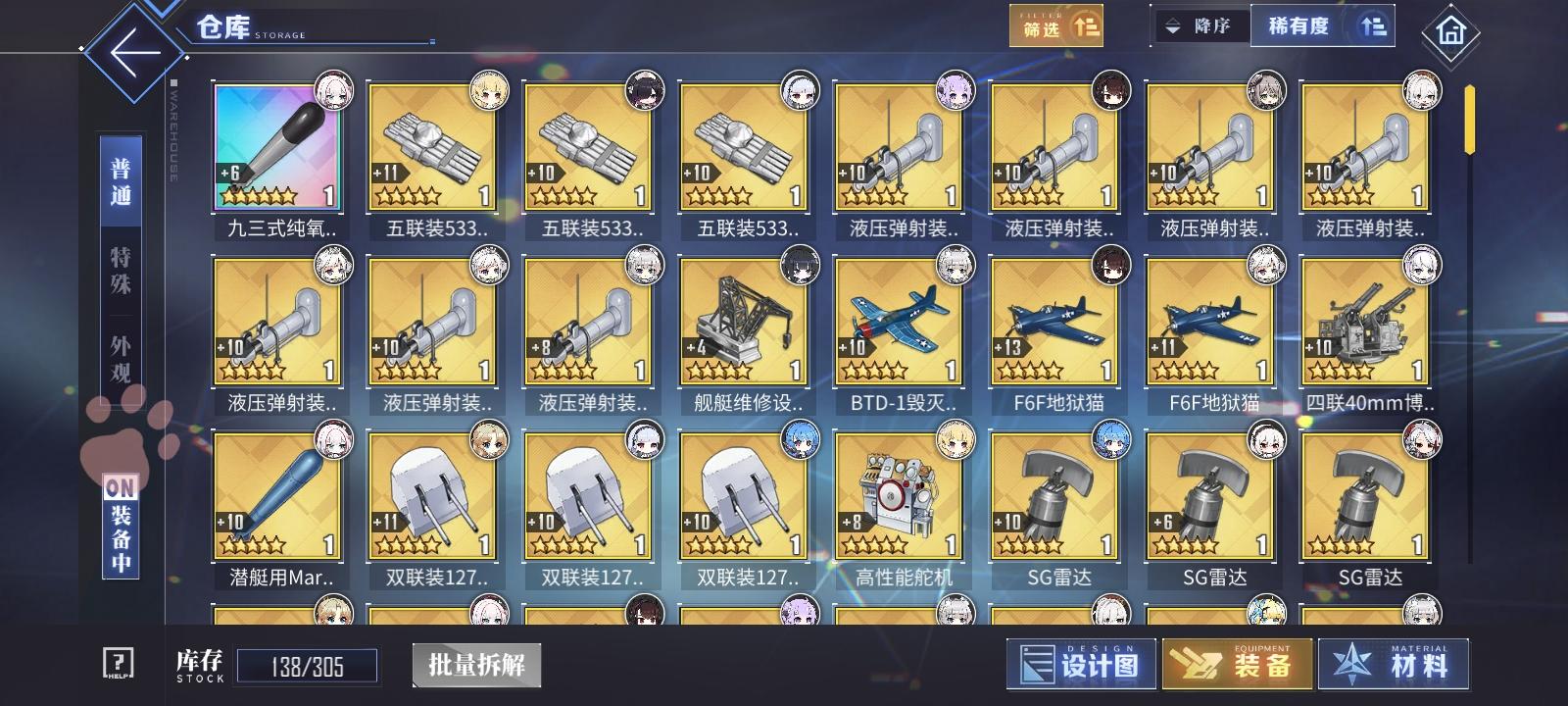Select the F6F地狱猫 aircraft thumbnail
This screenshot has width=1568, height=706.
[1056, 324]
